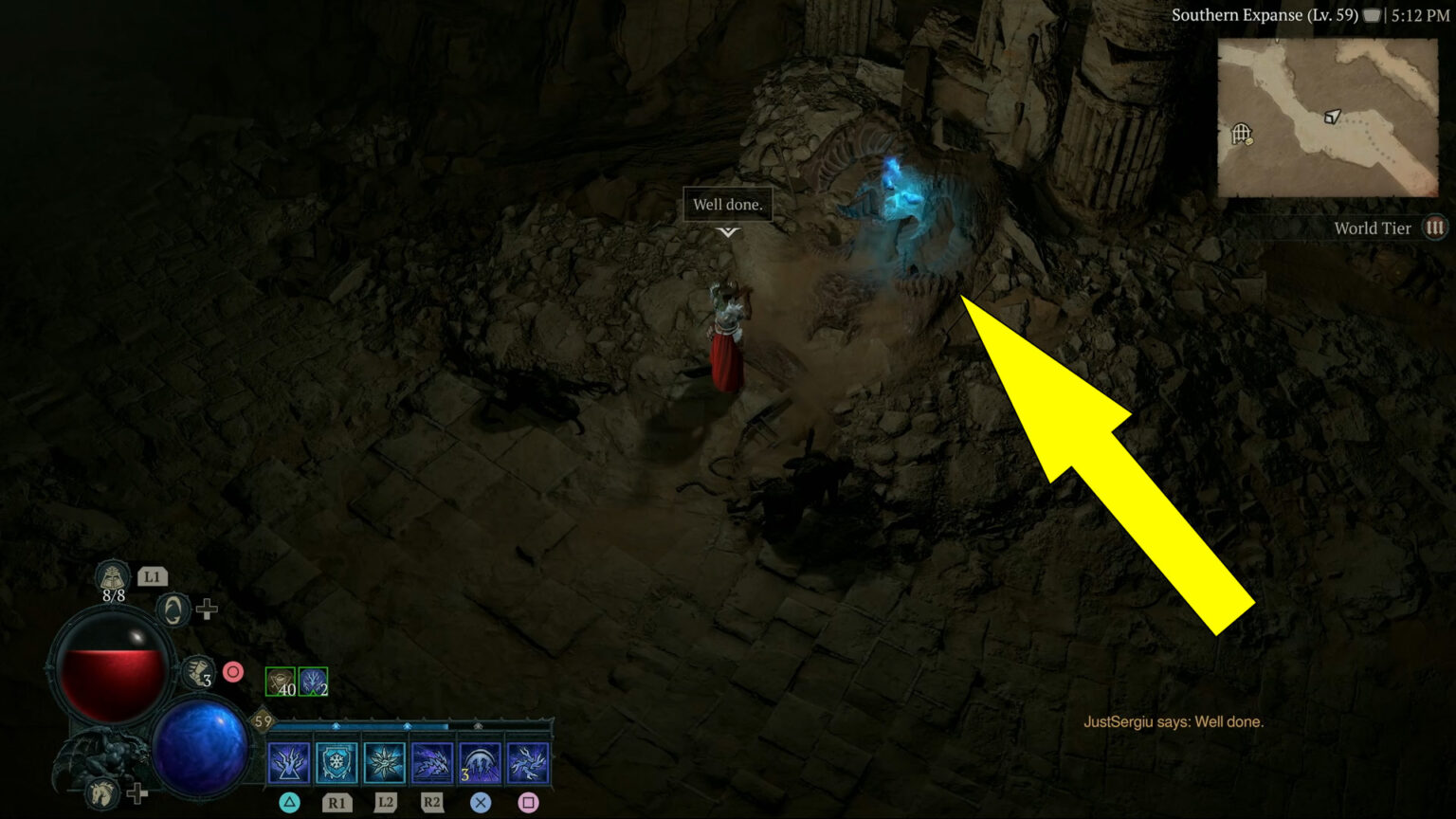Click the player arrow marker on the minimap
This screenshot has height=819, width=1456.
[x=1331, y=118]
